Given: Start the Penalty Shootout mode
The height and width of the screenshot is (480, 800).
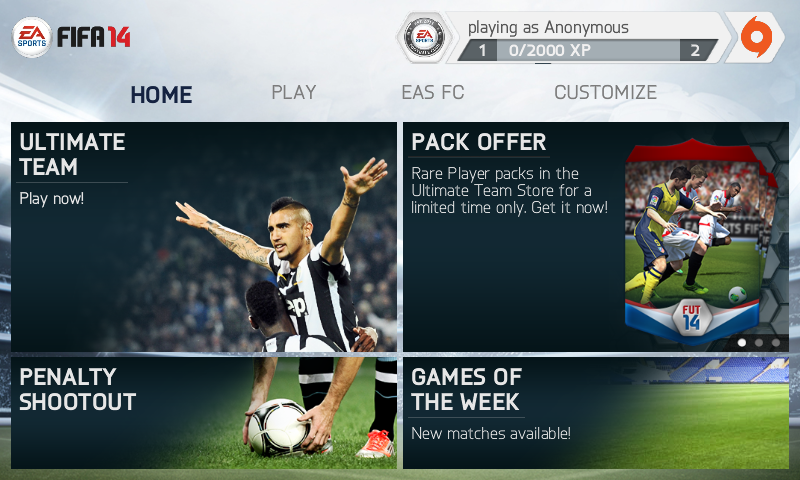Looking at the screenshot, I should (x=204, y=413).
